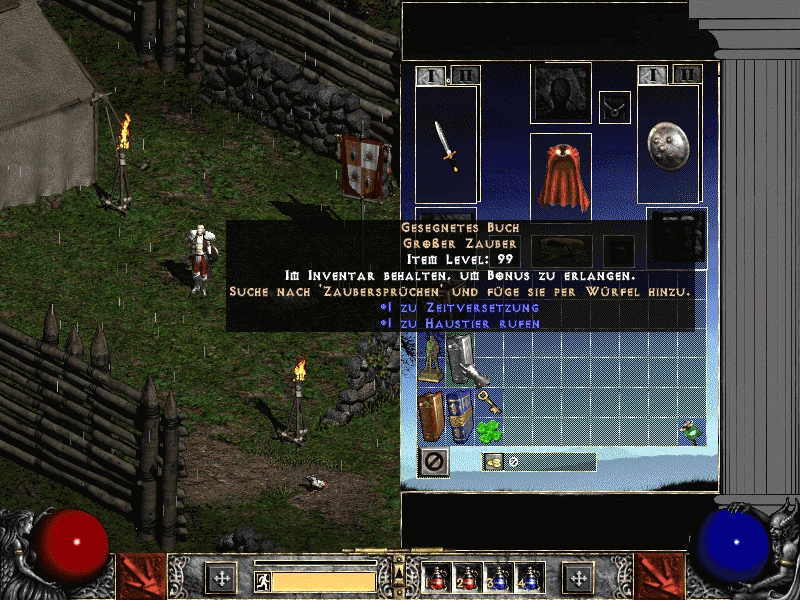
Task: Select the green item in inventory's last column
Action: [x=688, y=431]
